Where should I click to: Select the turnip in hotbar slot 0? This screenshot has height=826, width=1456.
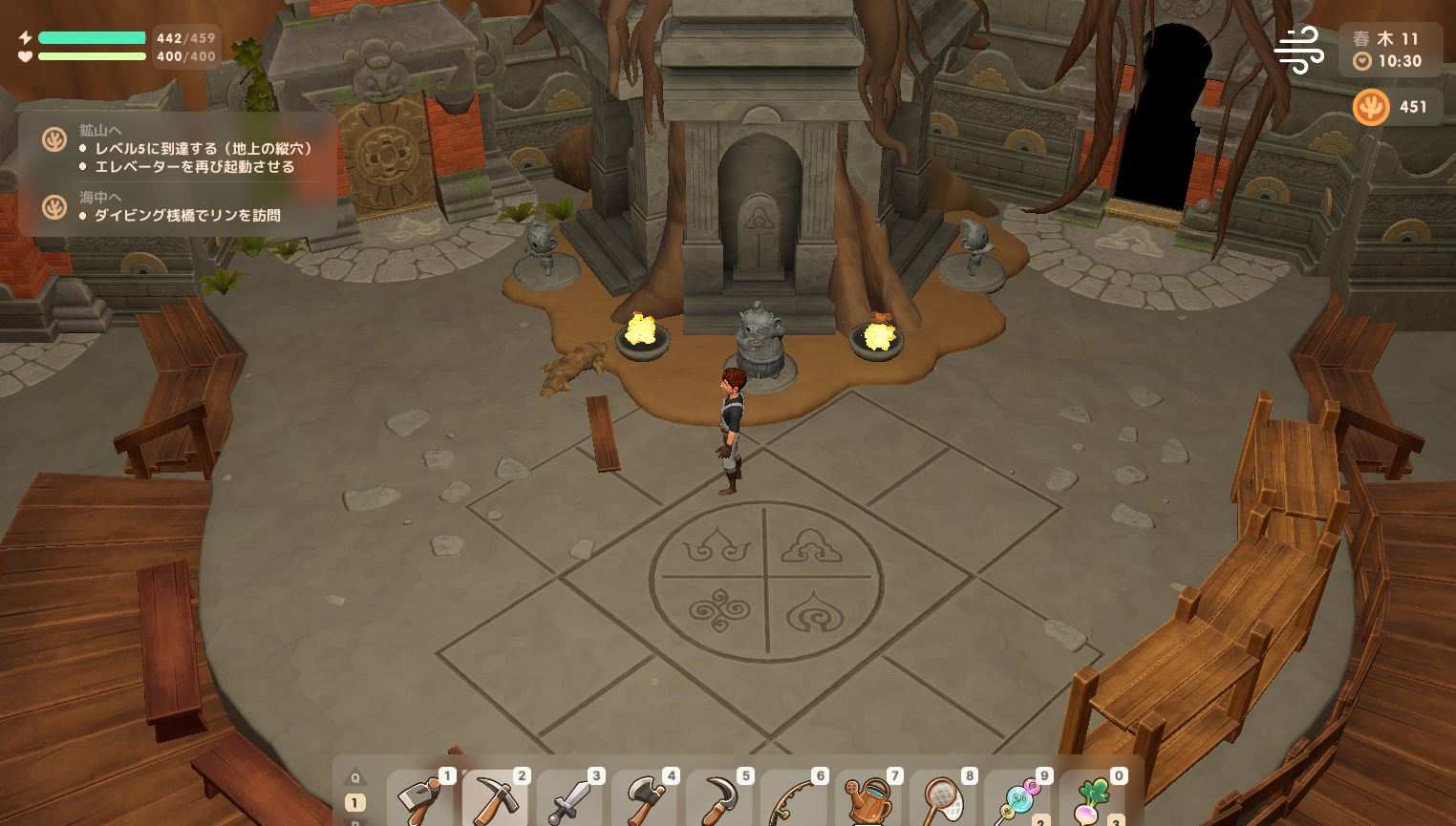(1091, 799)
